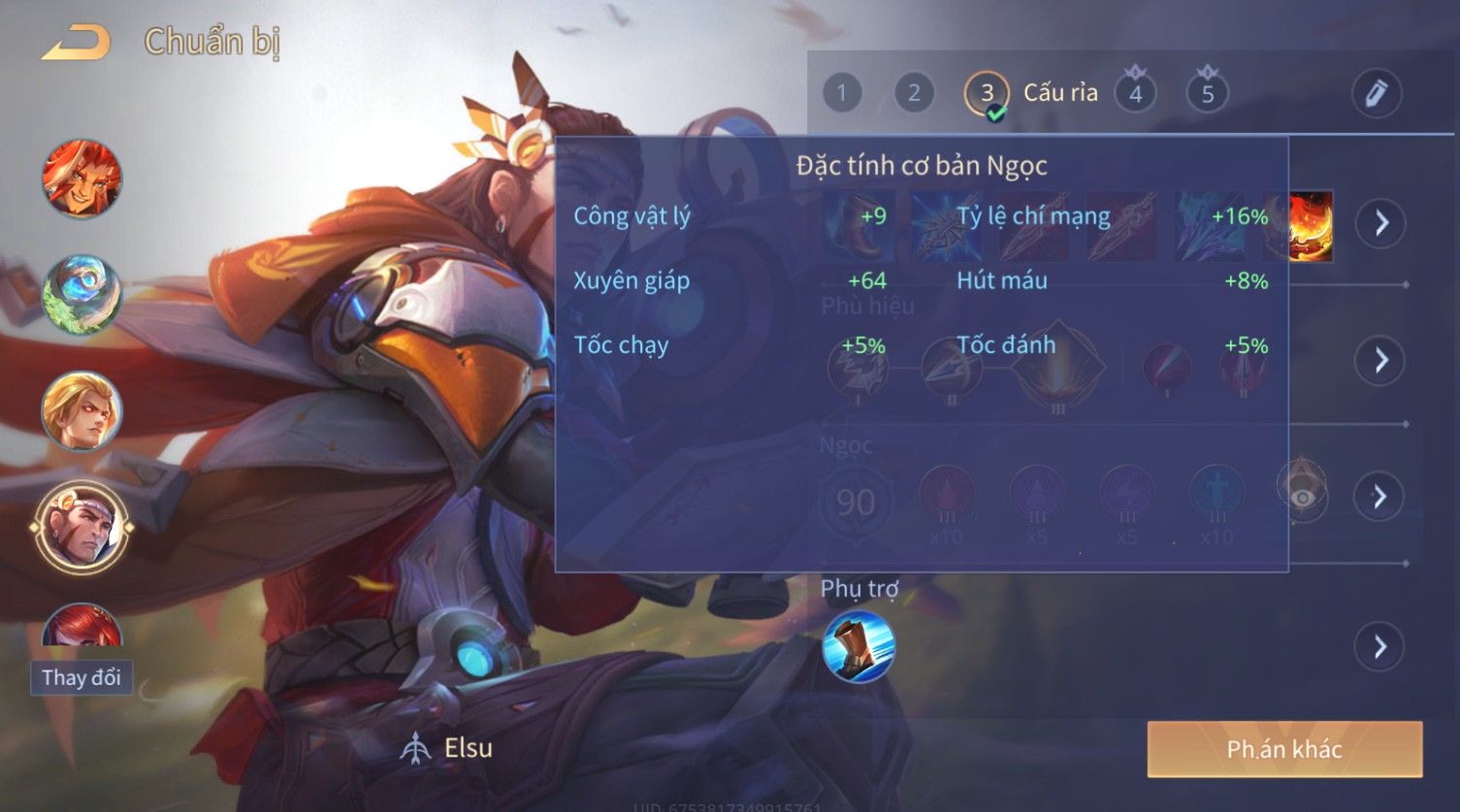Expand the Phụ trợ row arrow

(x=1380, y=646)
